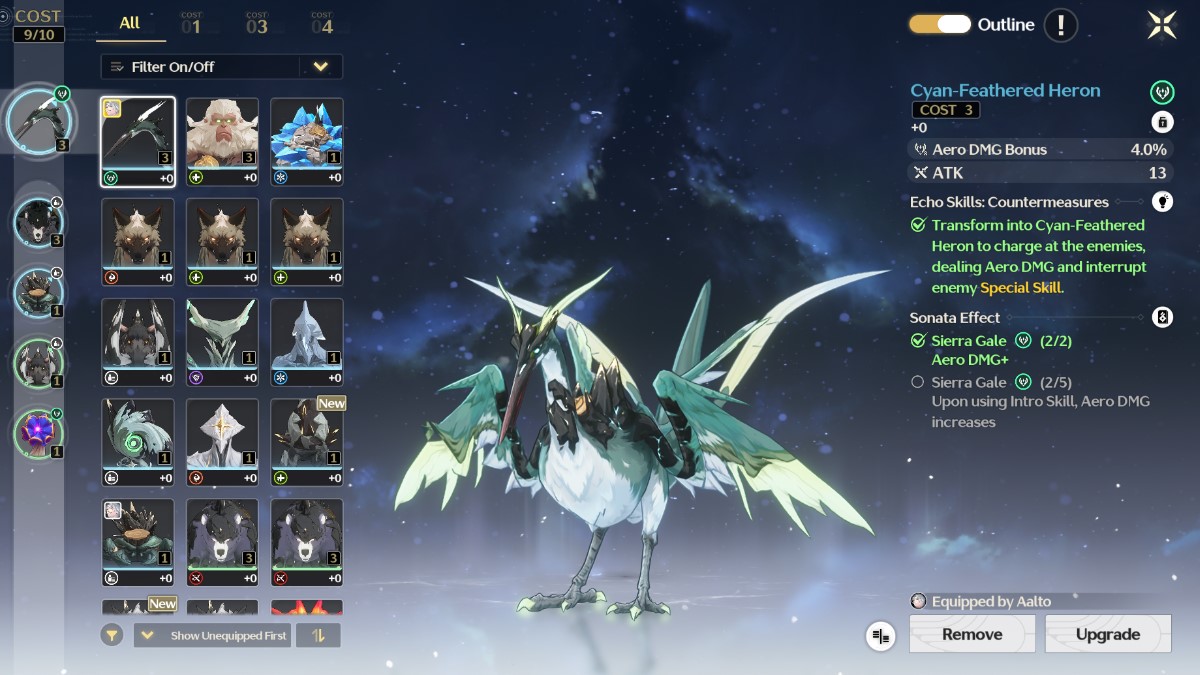The image size is (1200, 675).
Task: Toggle the lock icon on Heron echo
Action: [1162, 122]
